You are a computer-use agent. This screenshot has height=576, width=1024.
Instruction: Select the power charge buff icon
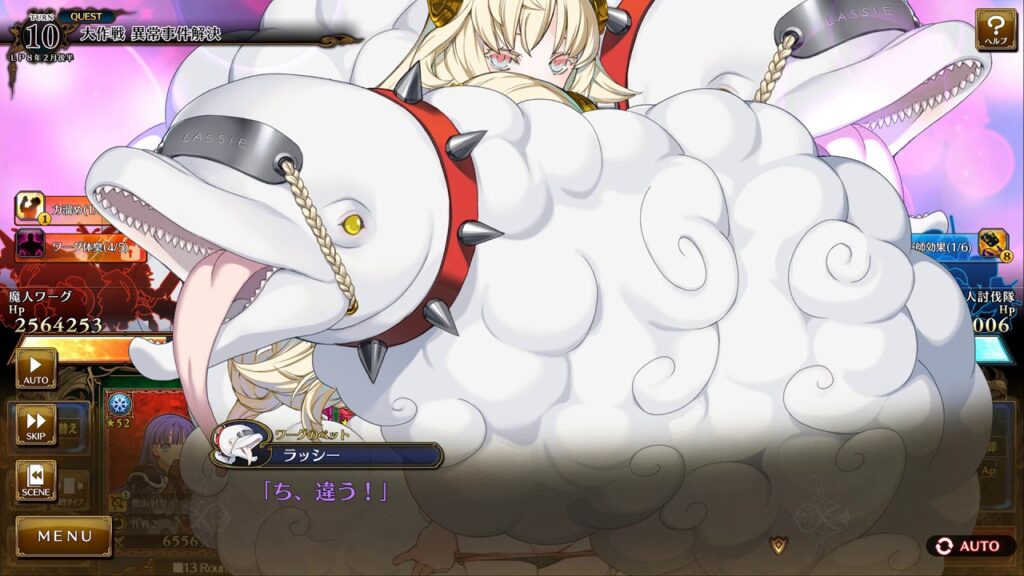pos(29,208)
